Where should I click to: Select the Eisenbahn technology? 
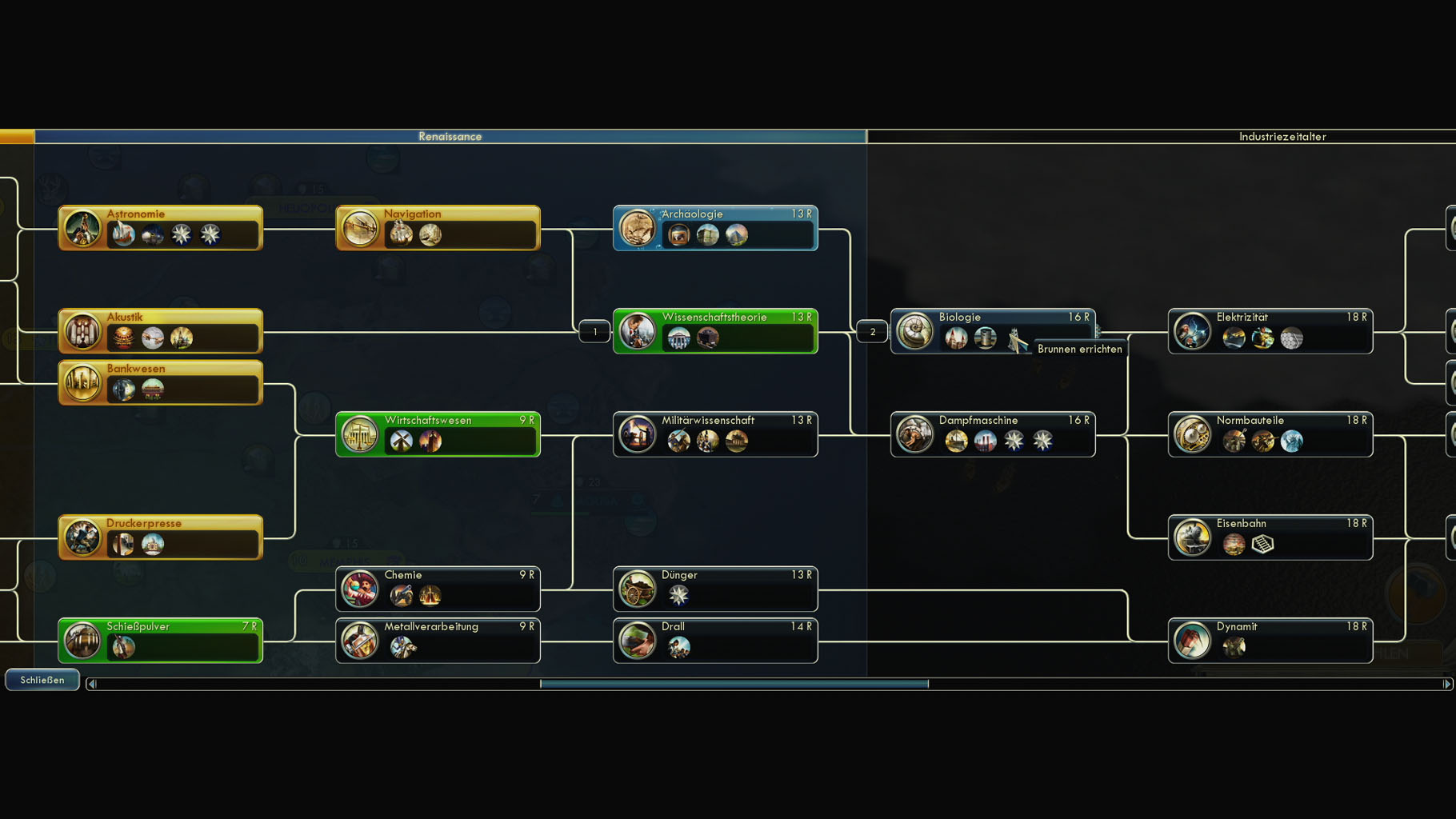pyautogui.click(x=1270, y=537)
